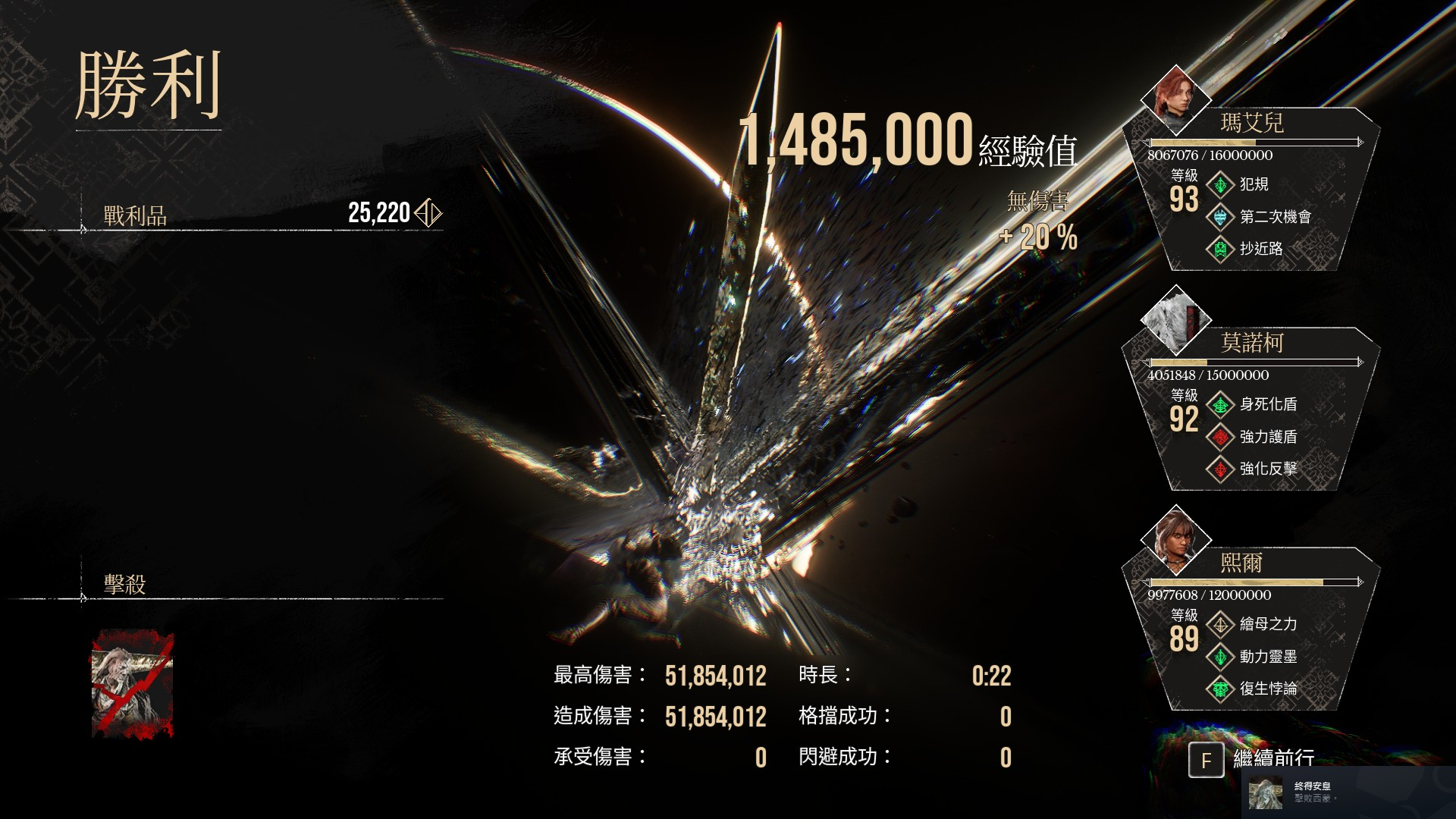
Task: Choose the 抄近路 skill icon
Action: 1220,249
